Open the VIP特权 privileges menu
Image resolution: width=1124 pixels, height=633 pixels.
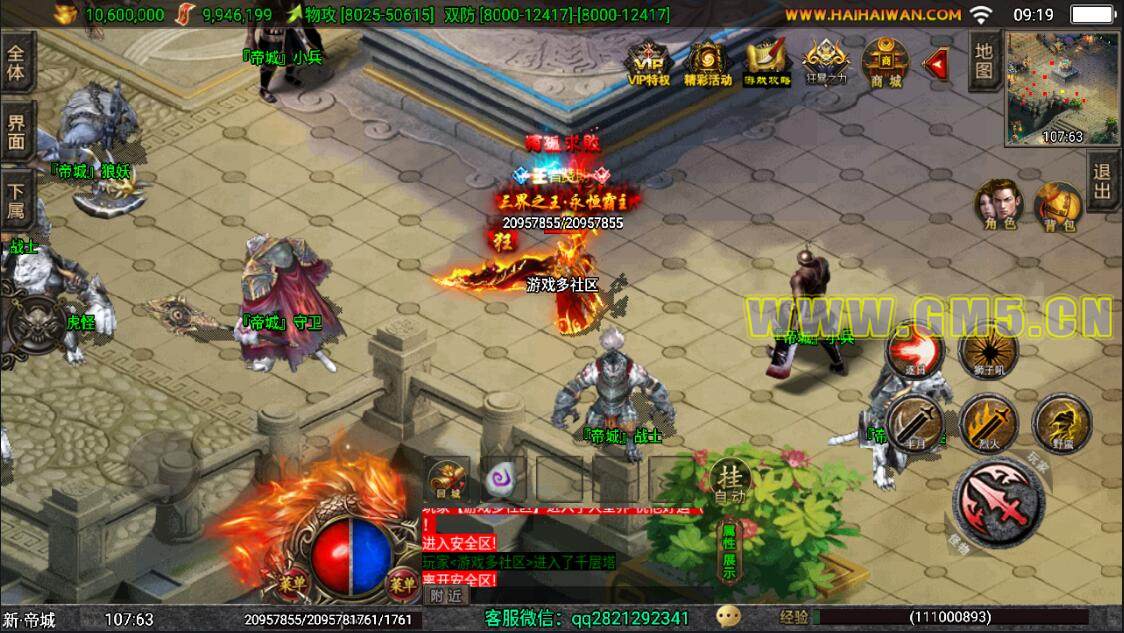tap(648, 63)
